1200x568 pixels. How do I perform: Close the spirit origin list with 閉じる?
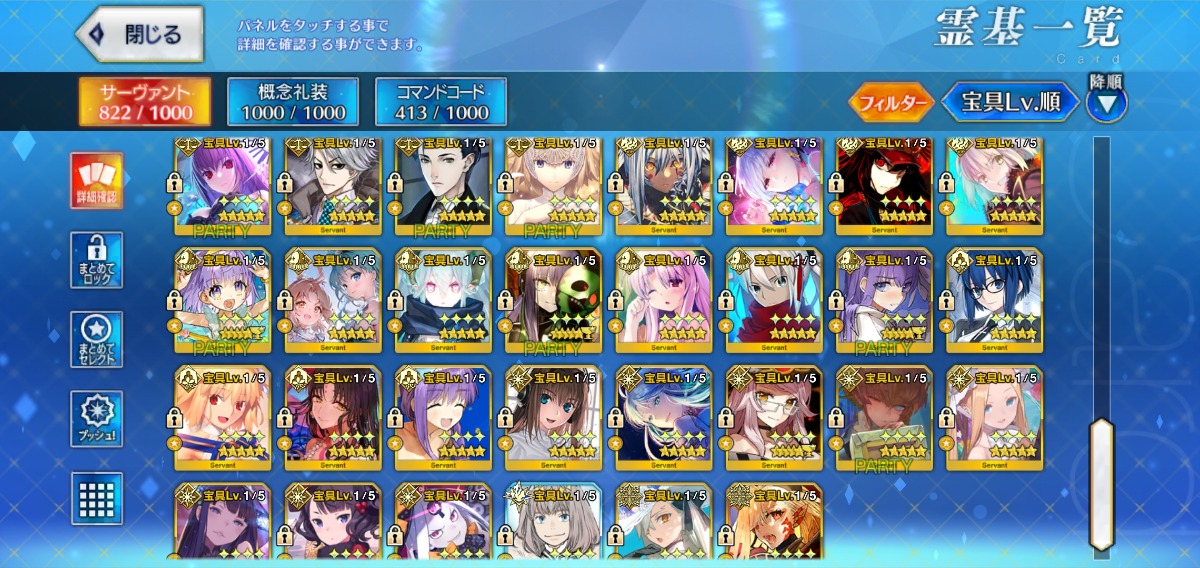[140, 35]
